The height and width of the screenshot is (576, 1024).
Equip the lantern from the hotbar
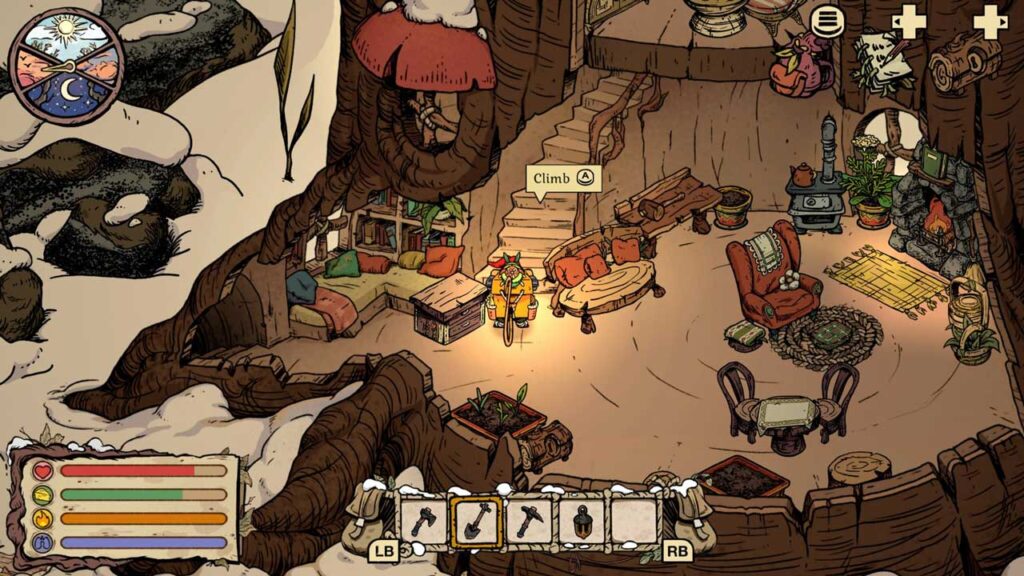580,521
